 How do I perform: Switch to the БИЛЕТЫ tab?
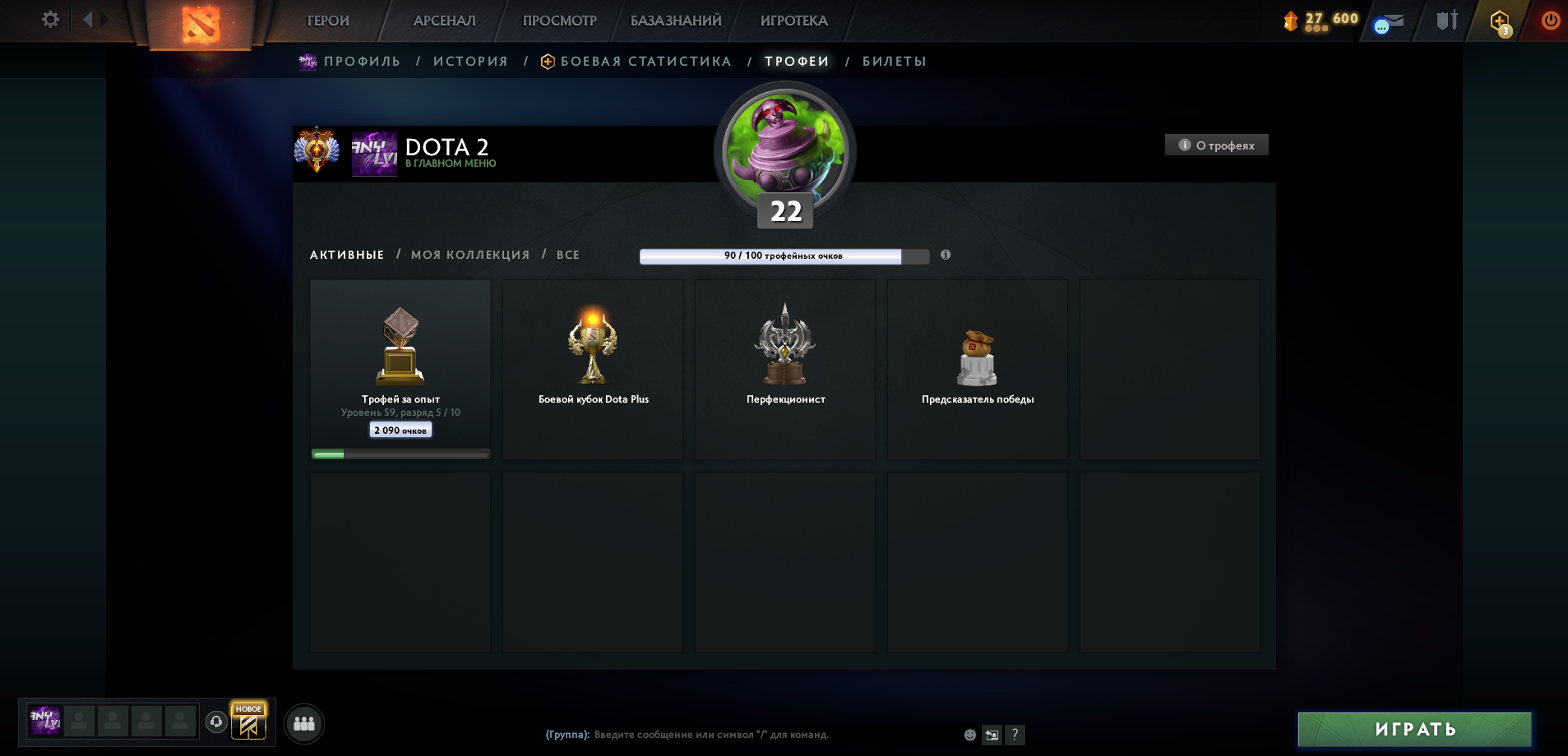(x=893, y=61)
